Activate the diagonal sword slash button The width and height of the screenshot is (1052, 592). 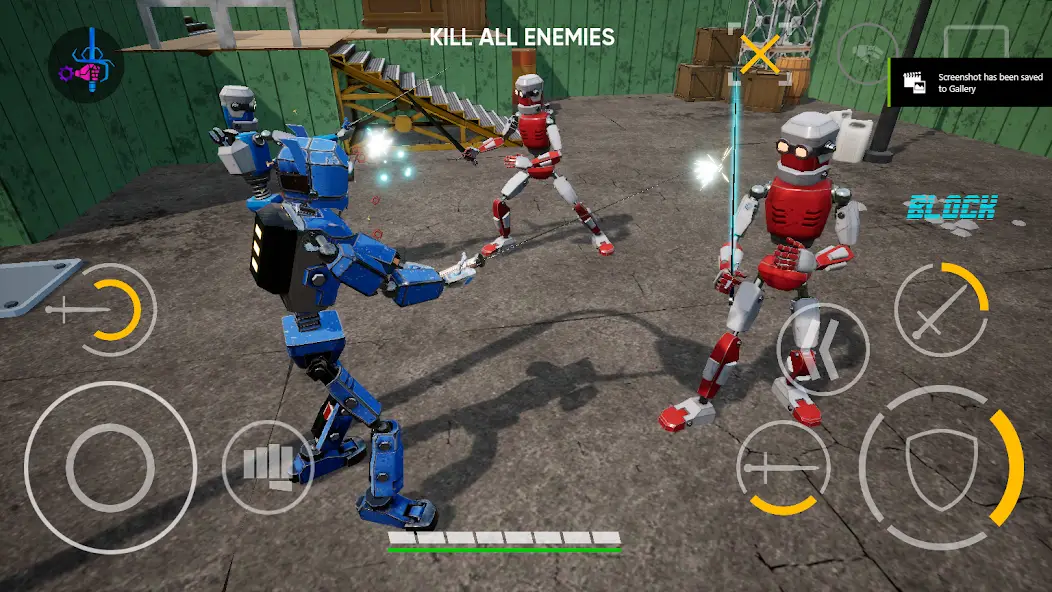pos(941,310)
